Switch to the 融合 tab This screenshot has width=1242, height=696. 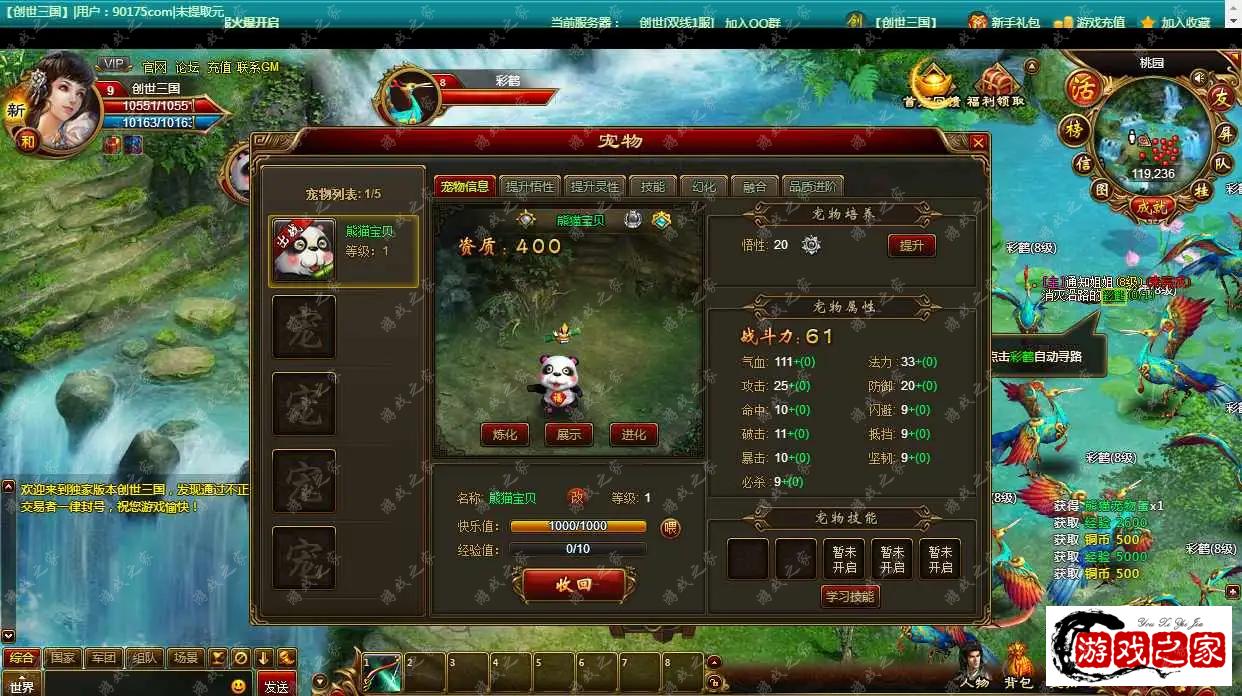coord(755,186)
